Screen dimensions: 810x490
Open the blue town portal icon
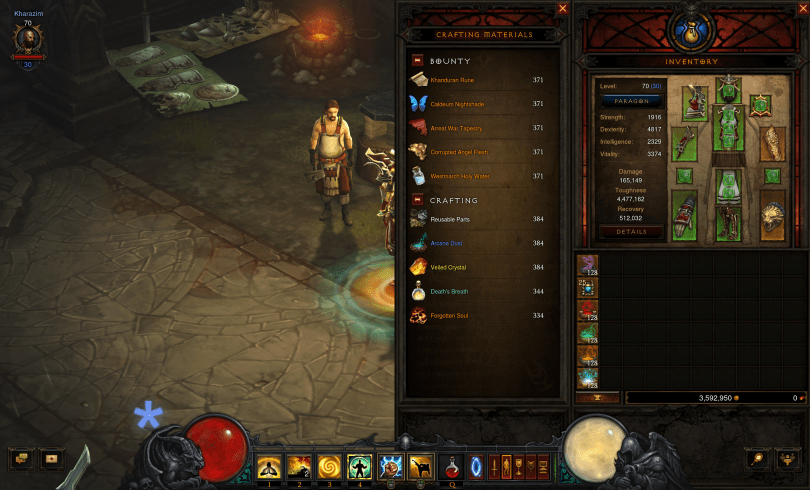(x=476, y=465)
